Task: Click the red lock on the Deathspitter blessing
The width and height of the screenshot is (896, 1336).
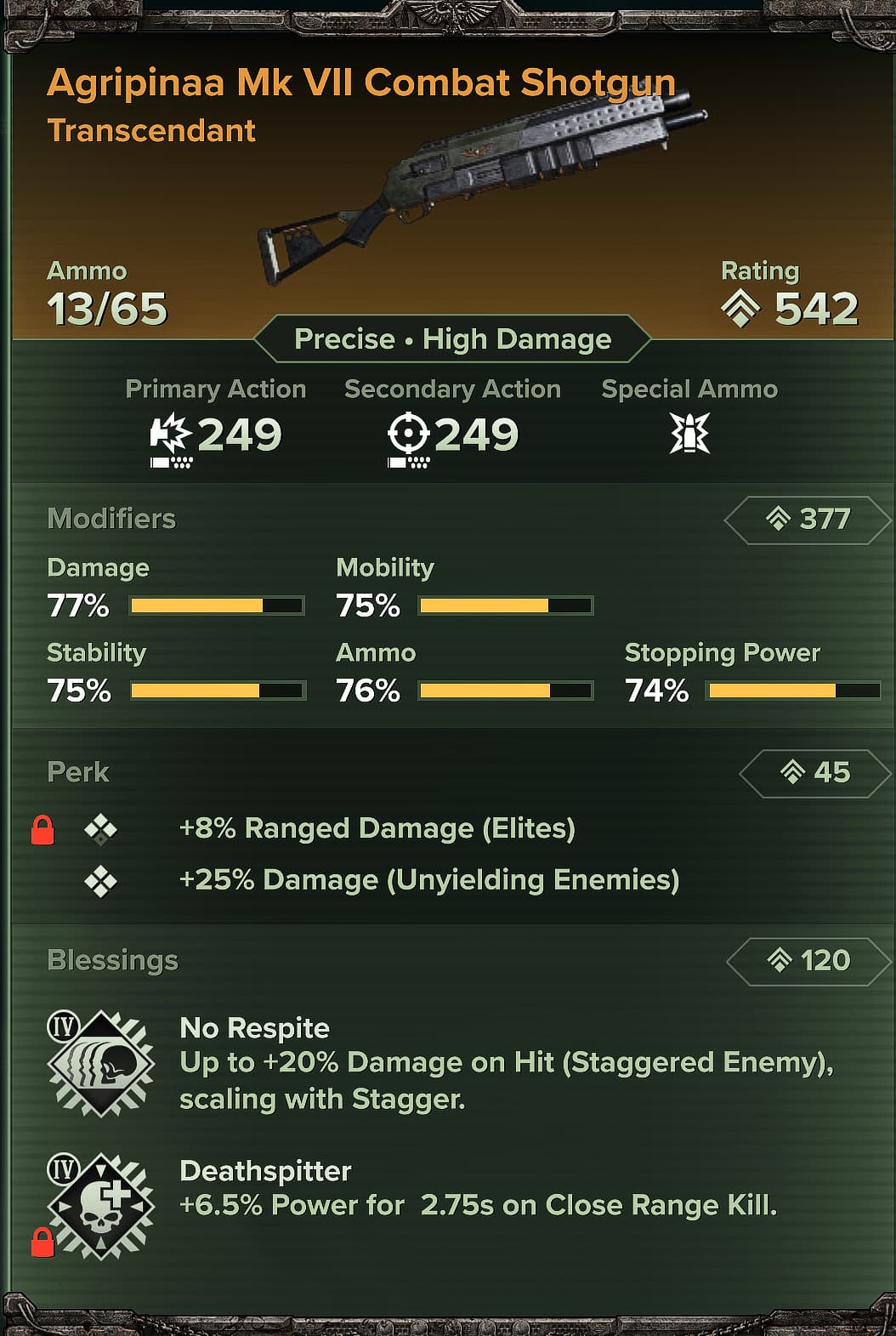Action: (x=43, y=1242)
